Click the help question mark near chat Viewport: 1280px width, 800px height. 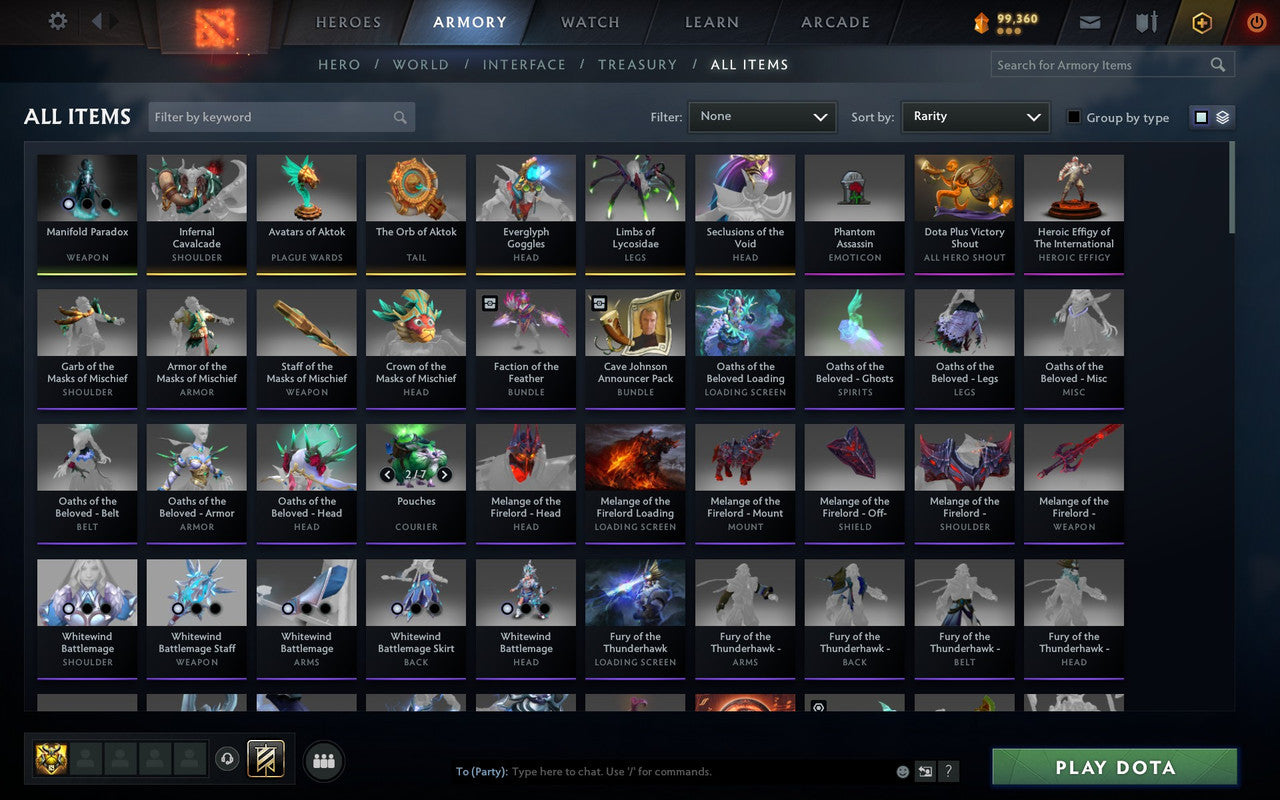pyautogui.click(x=948, y=771)
